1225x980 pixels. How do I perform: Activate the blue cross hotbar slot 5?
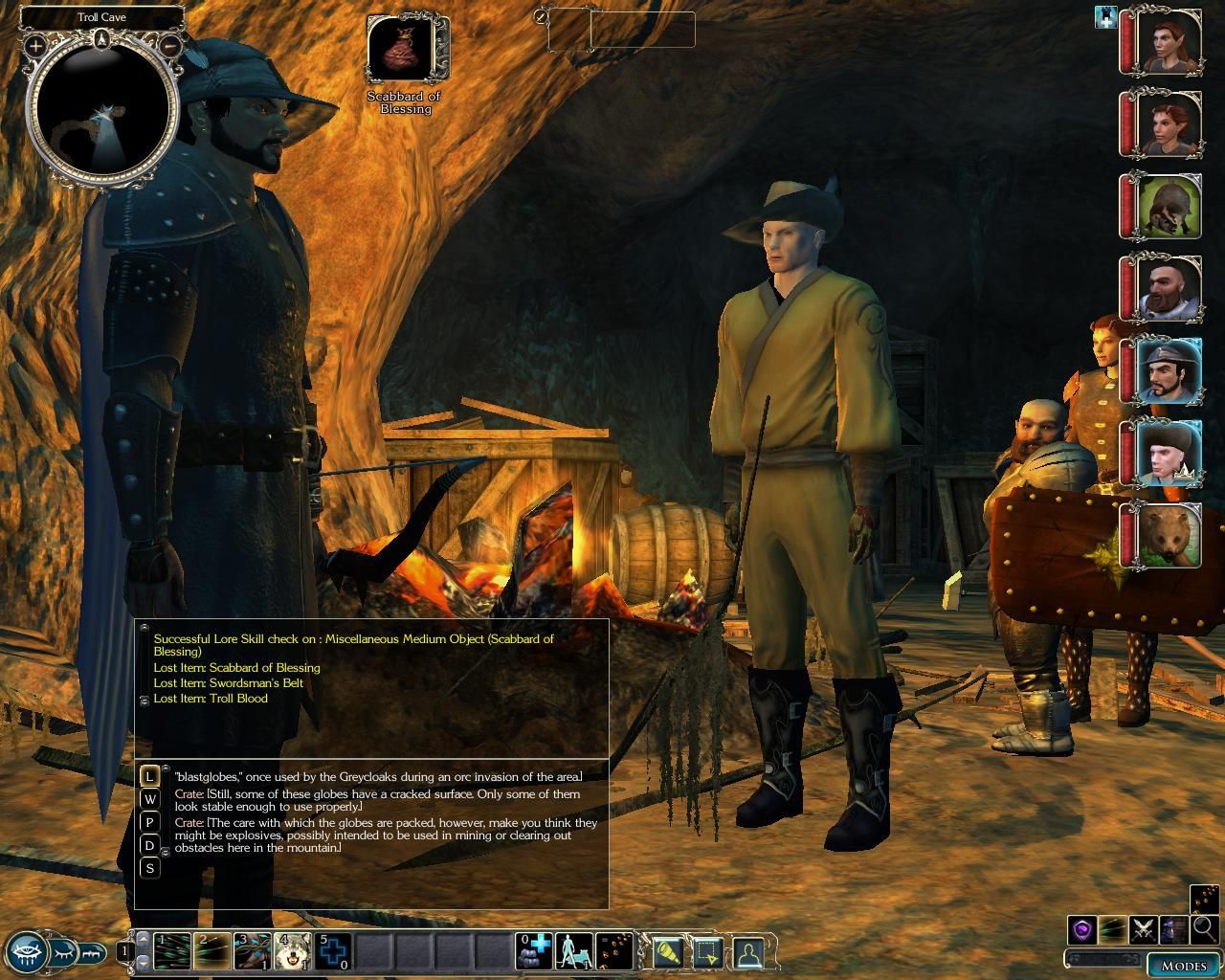pos(334,951)
